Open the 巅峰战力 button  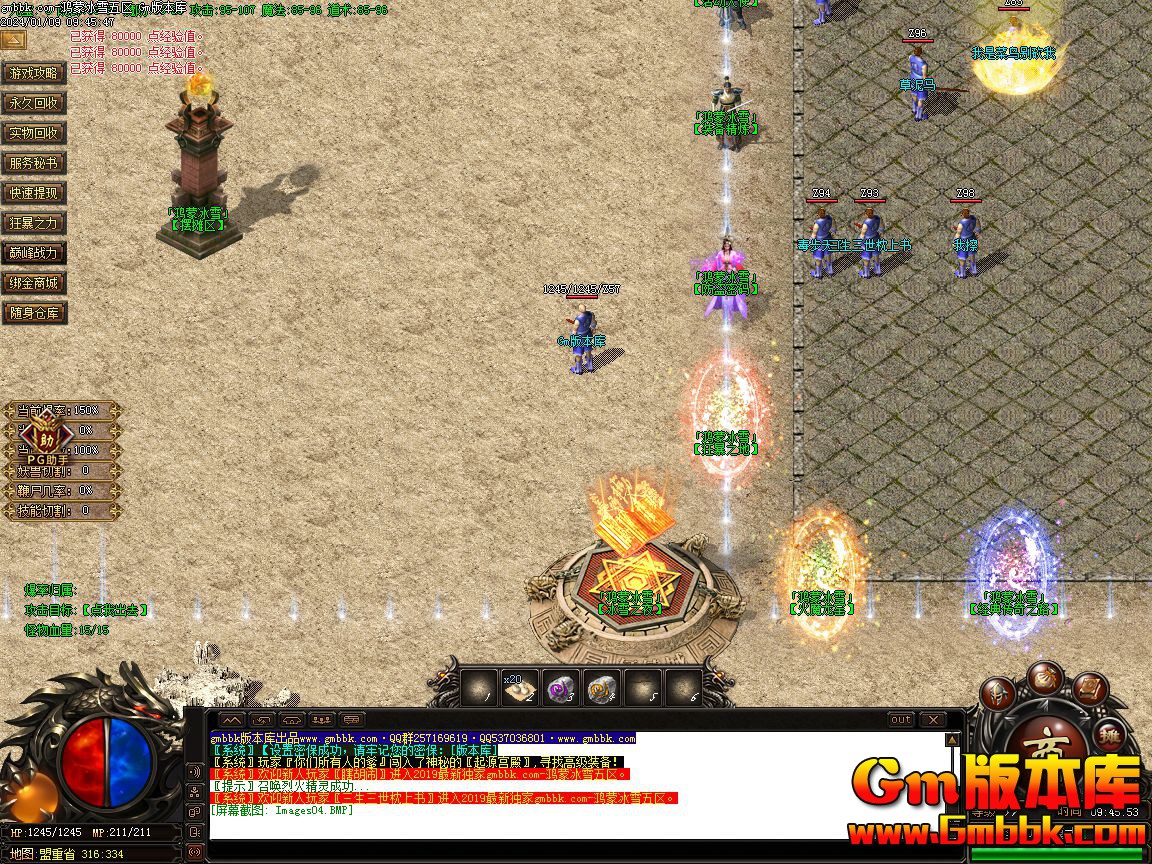35,253
